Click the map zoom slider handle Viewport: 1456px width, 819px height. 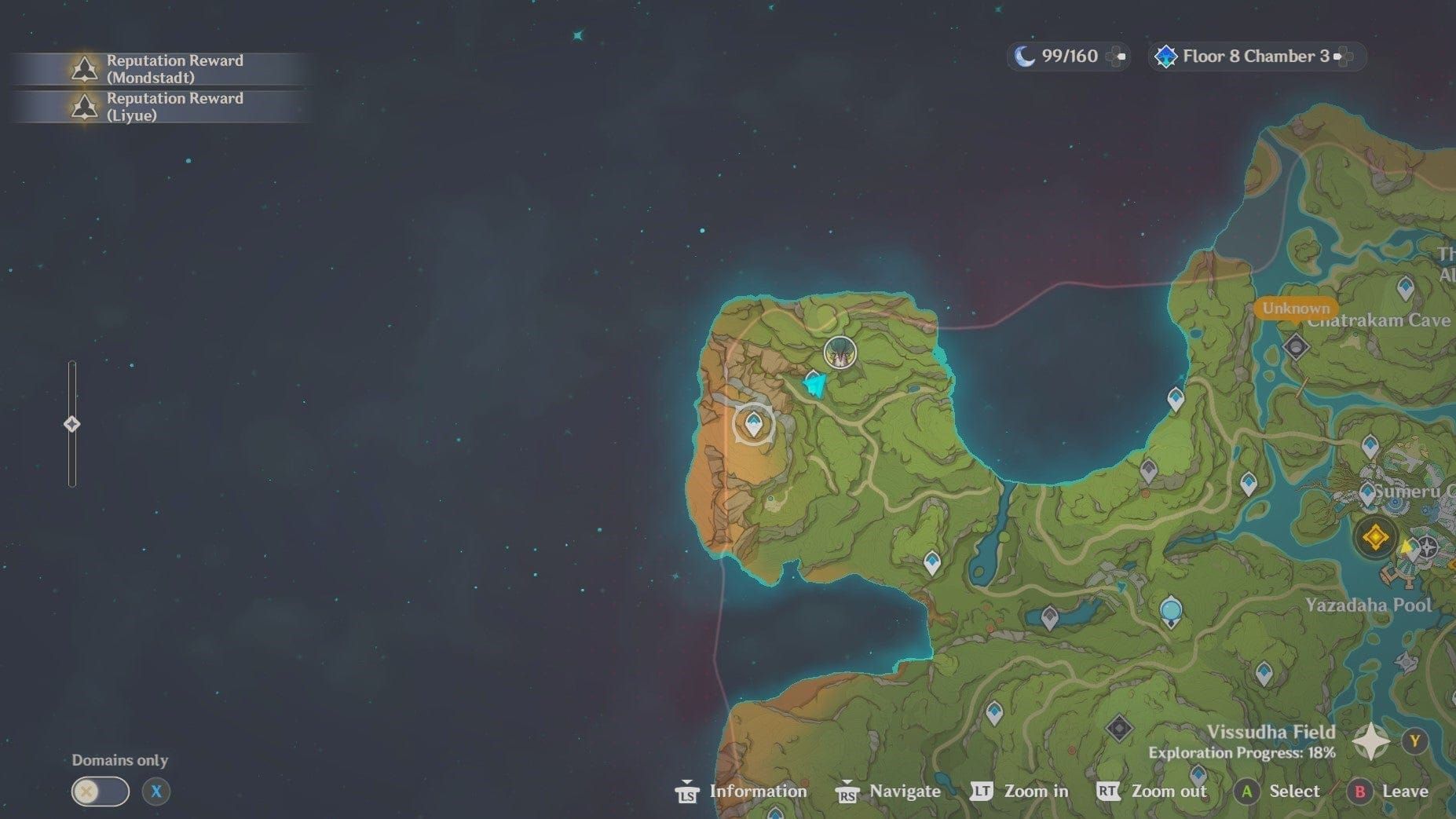[72, 423]
